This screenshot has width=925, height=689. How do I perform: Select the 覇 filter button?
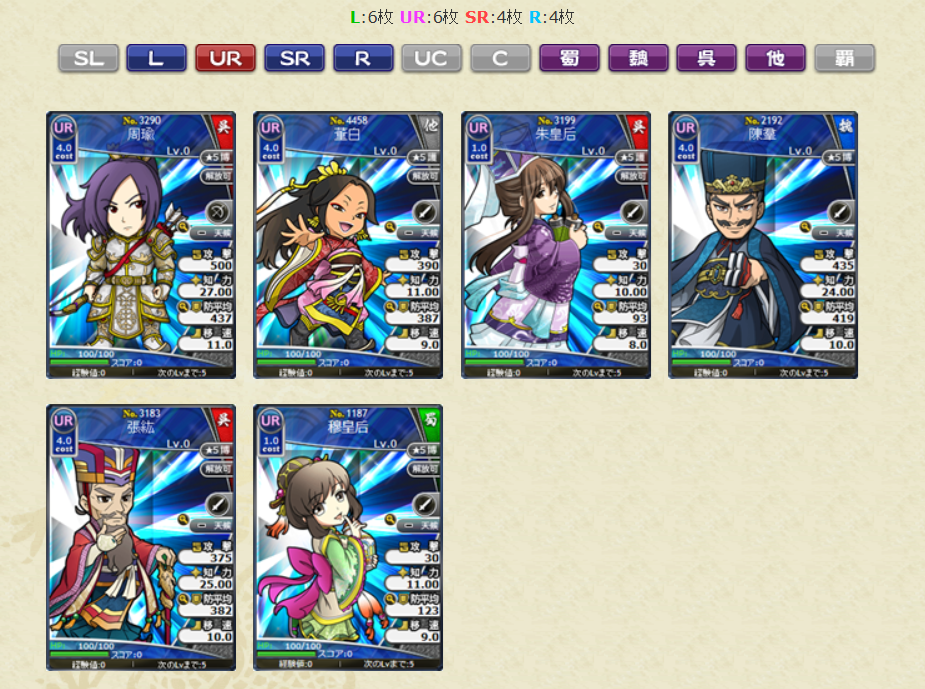(x=844, y=58)
